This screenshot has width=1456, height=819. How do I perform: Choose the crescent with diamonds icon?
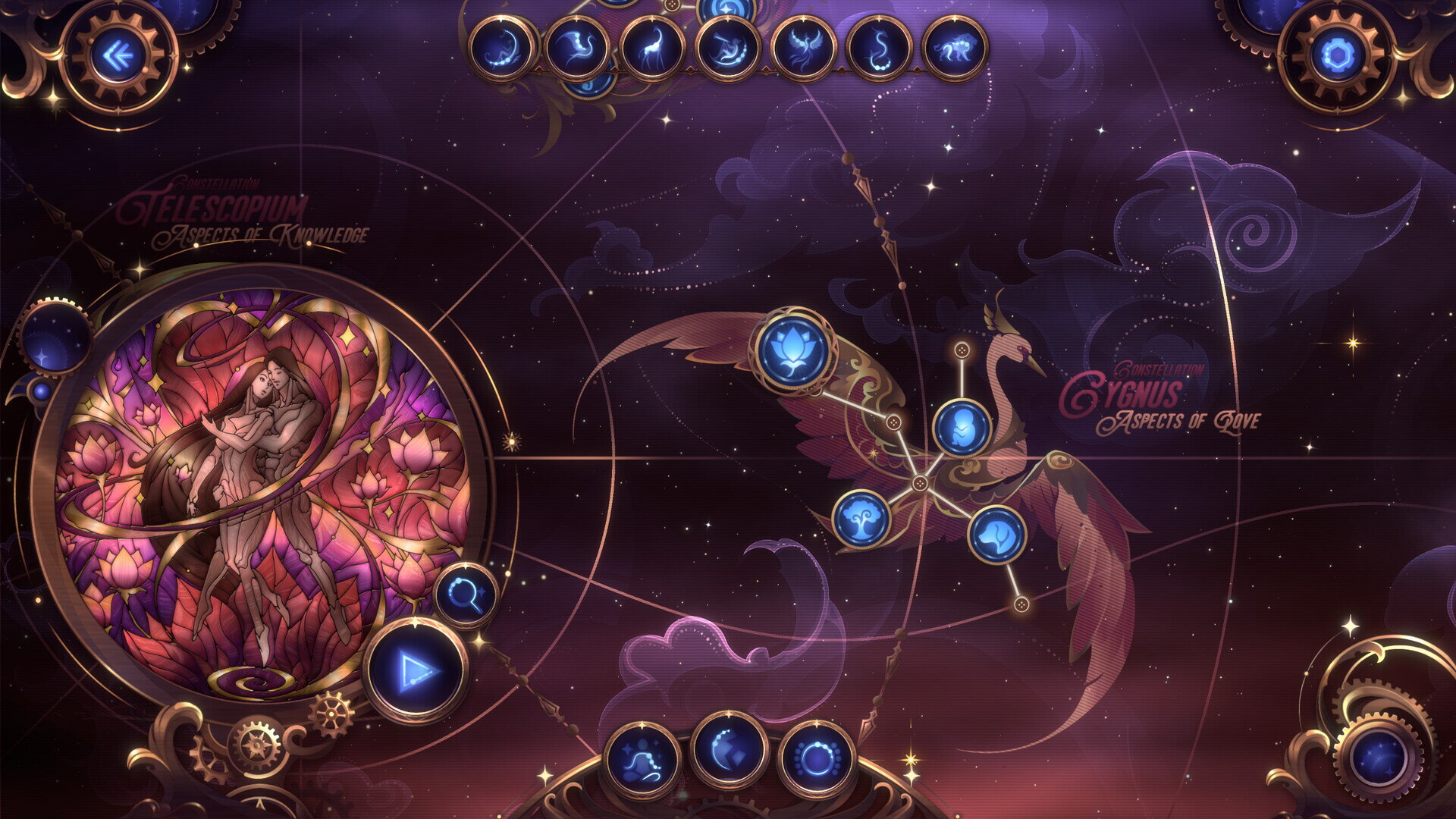coord(729,751)
